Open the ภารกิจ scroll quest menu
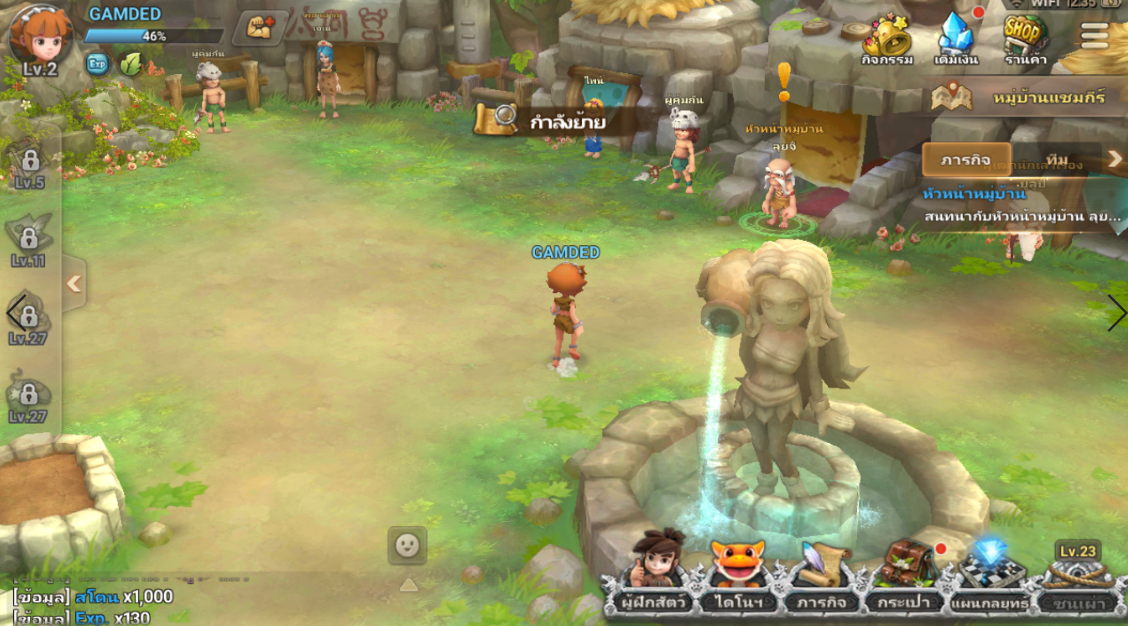The height and width of the screenshot is (626, 1128). pyautogui.click(x=822, y=574)
